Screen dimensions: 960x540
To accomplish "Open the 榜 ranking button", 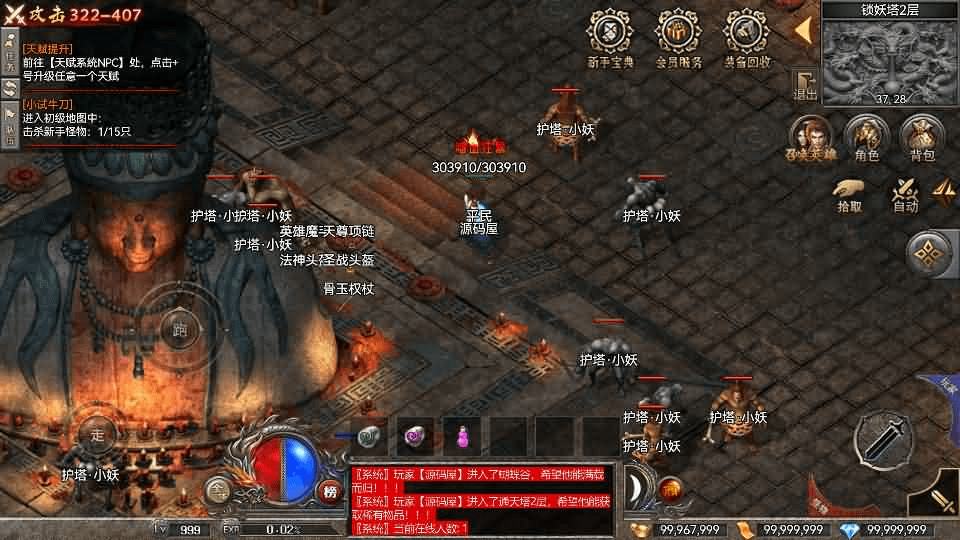I will coord(331,490).
